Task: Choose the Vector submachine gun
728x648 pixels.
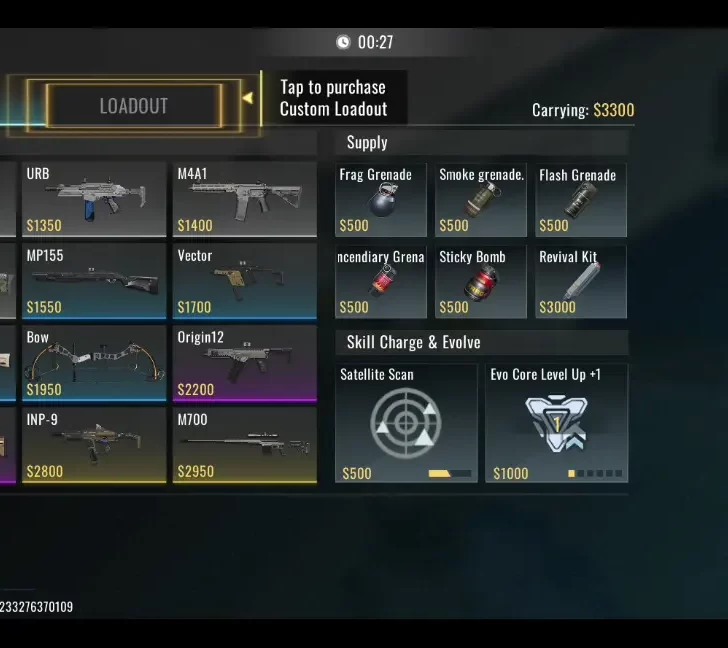Action: click(x=244, y=281)
